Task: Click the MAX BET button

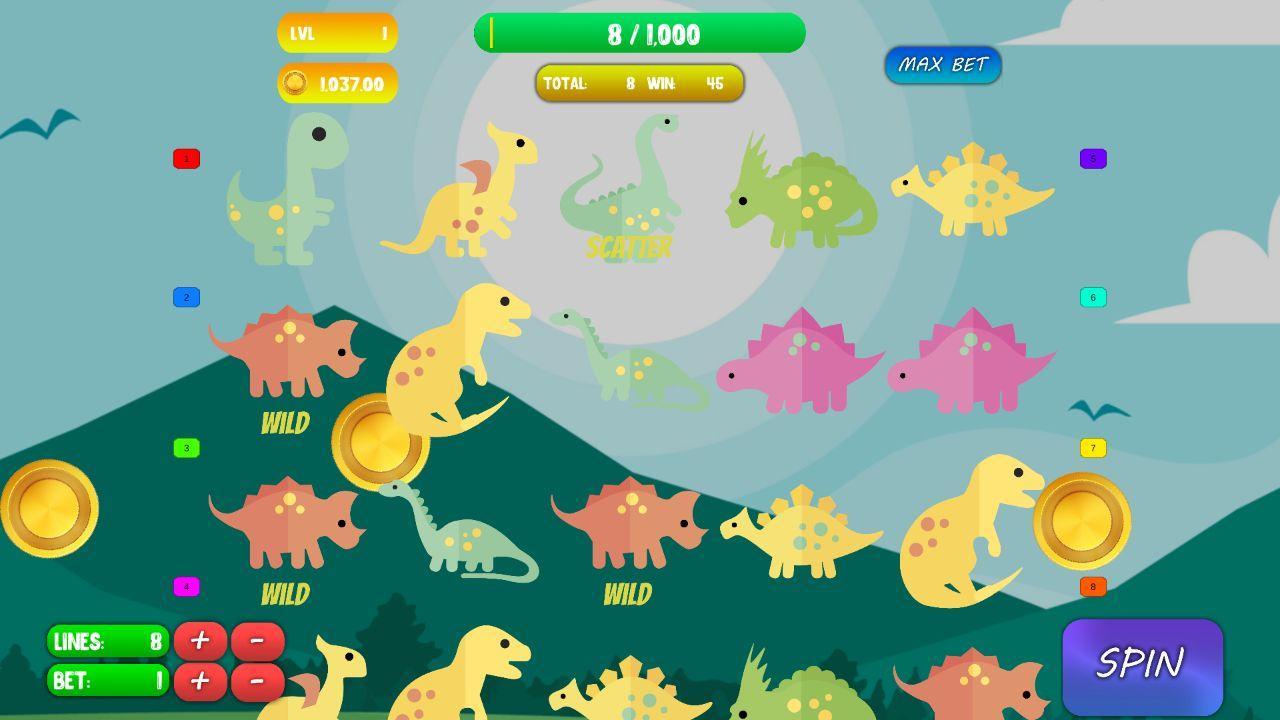Action: click(943, 65)
